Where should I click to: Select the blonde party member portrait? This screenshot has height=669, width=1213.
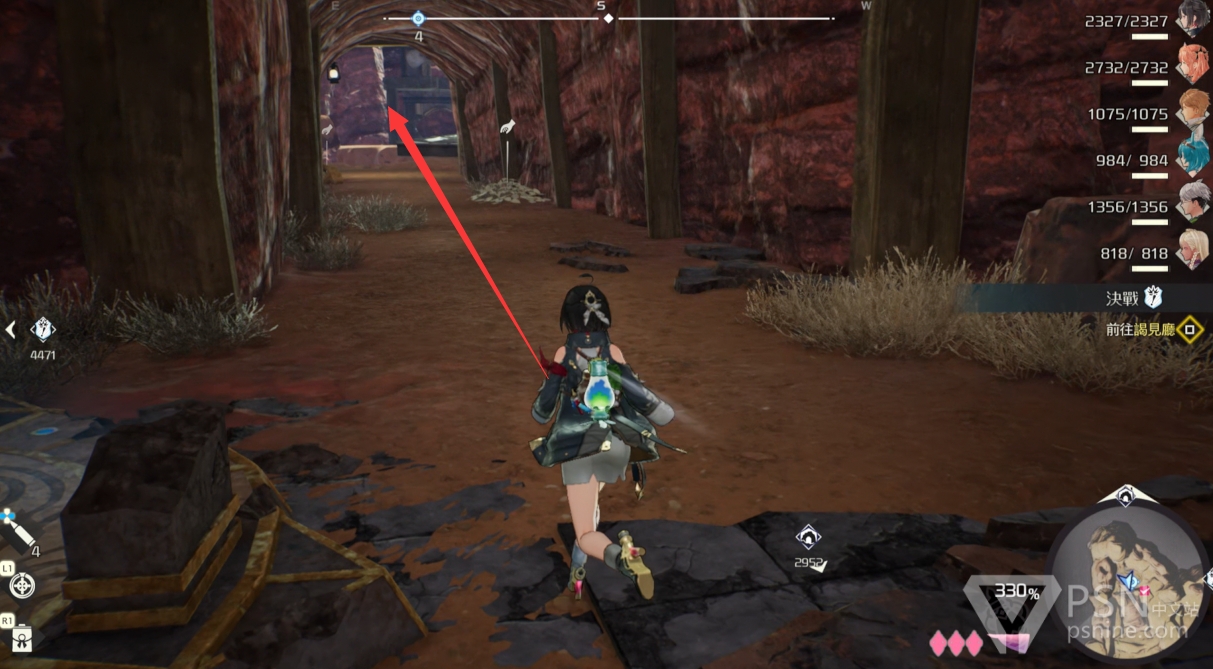[1192, 249]
